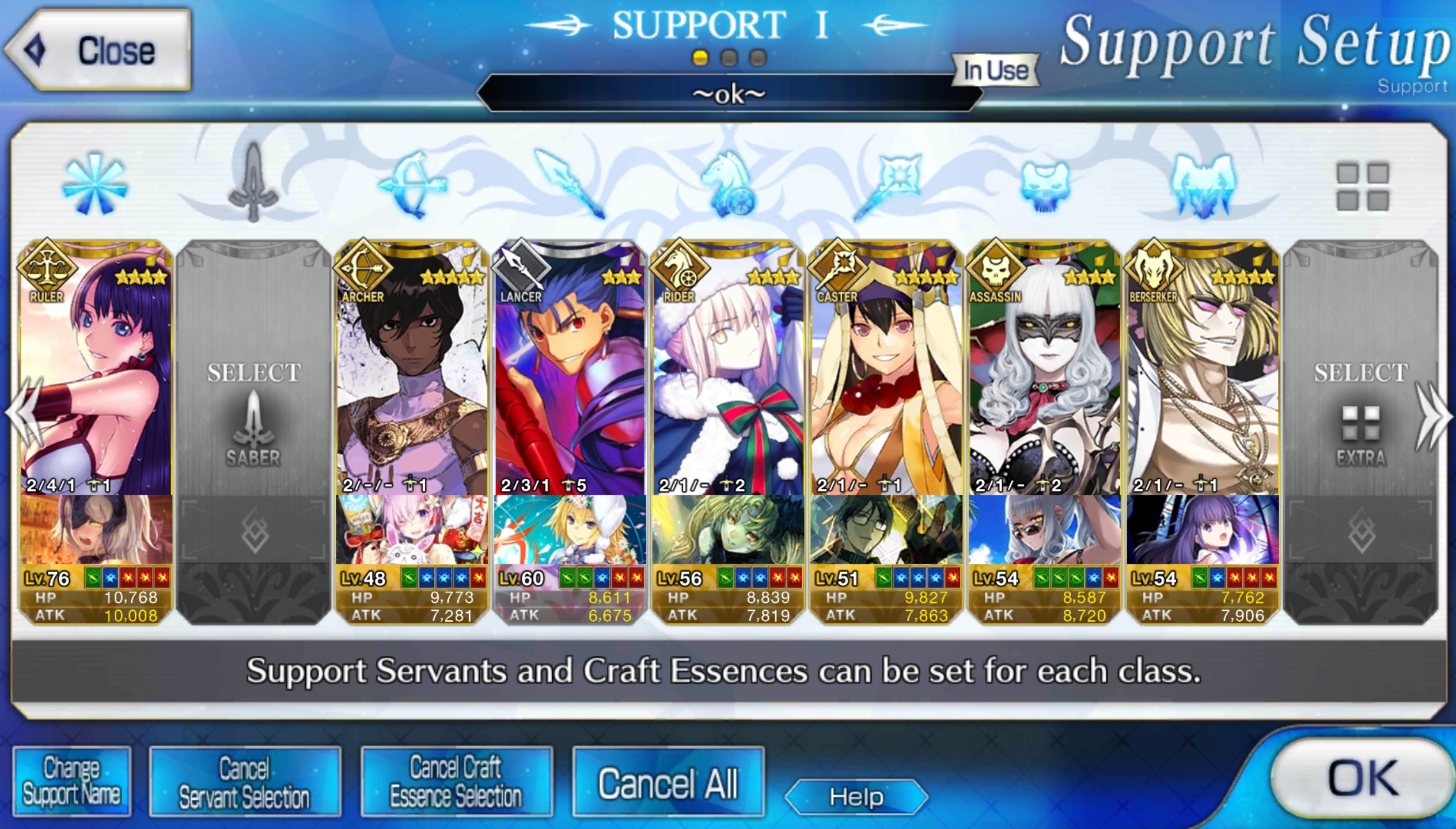The width and height of the screenshot is (1456, 829).
Task: Pick the Lancer servant card
Action: [x=570, y=368]
